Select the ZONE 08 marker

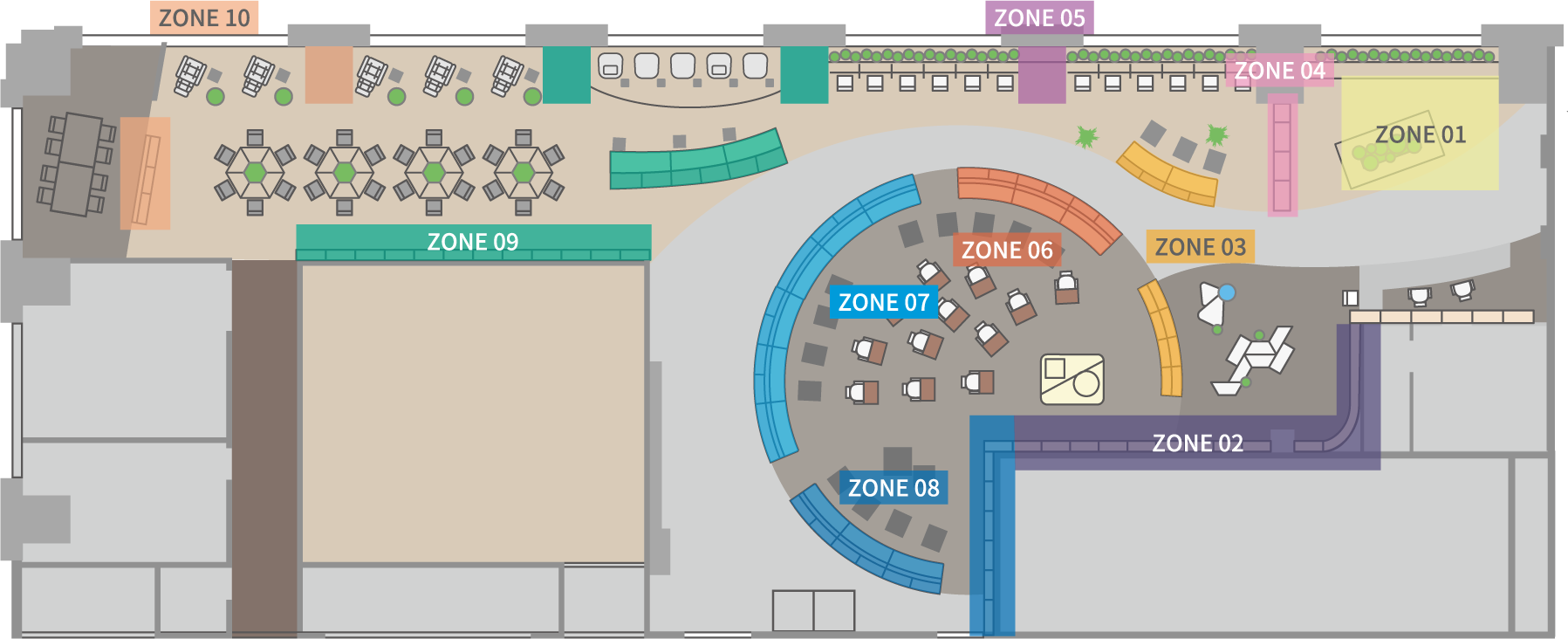(x=894, y=488)
